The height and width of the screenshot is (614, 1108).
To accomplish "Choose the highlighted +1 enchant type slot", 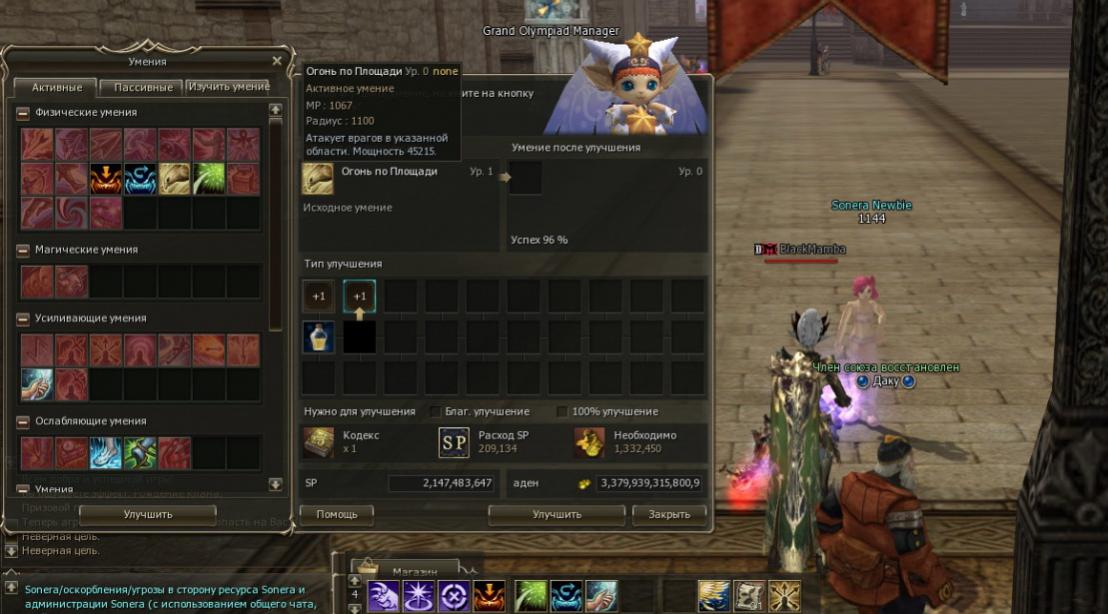I will point(359,297).
